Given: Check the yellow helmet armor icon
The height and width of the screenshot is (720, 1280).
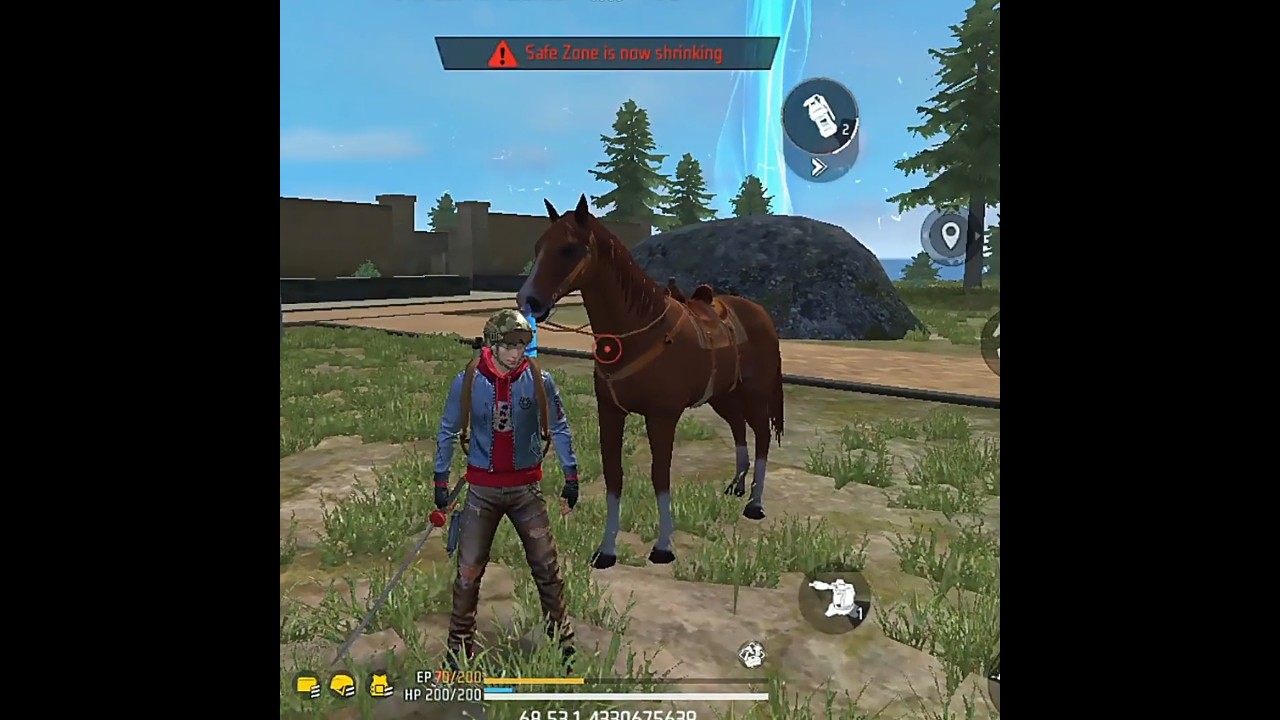Looking at the screenshot, I should tap(343, 686).
